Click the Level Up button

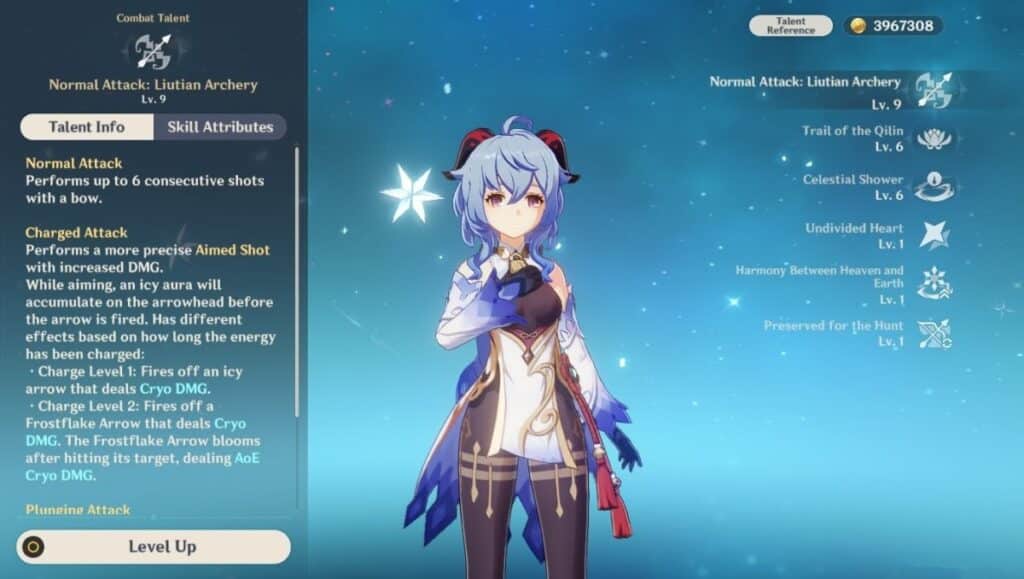(x=154, y=547)
